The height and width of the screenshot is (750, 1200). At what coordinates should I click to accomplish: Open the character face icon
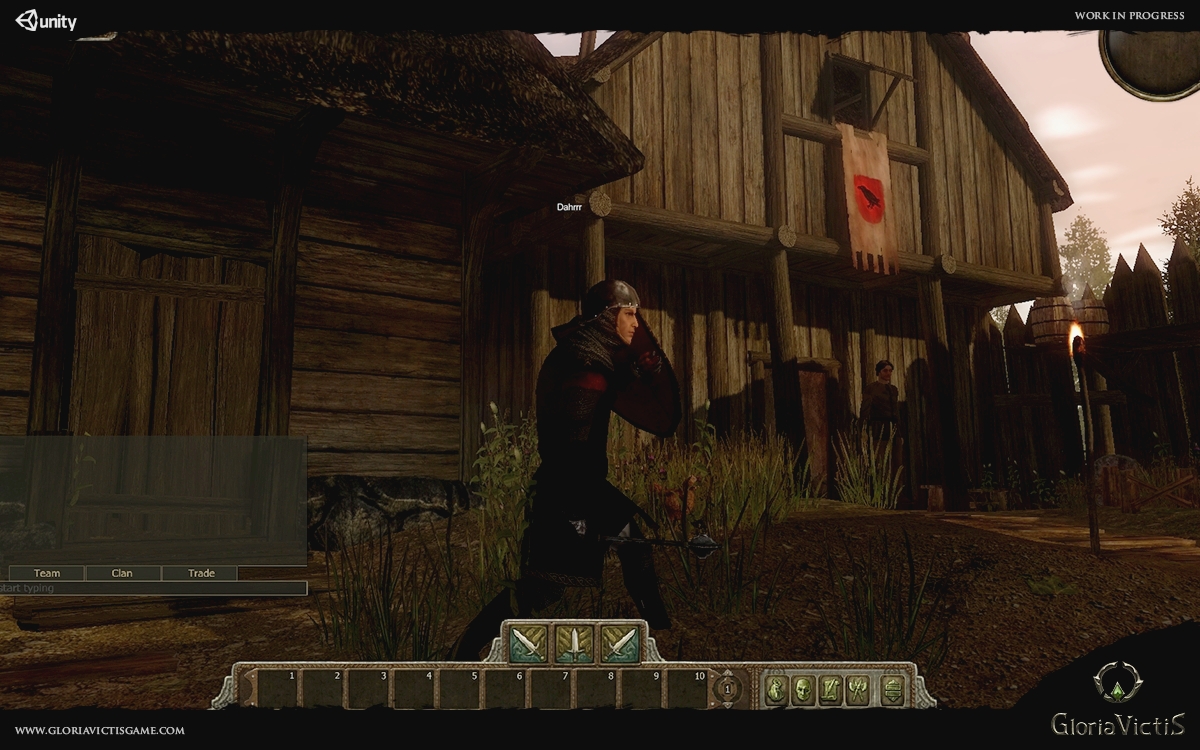(x=803, y=689)
